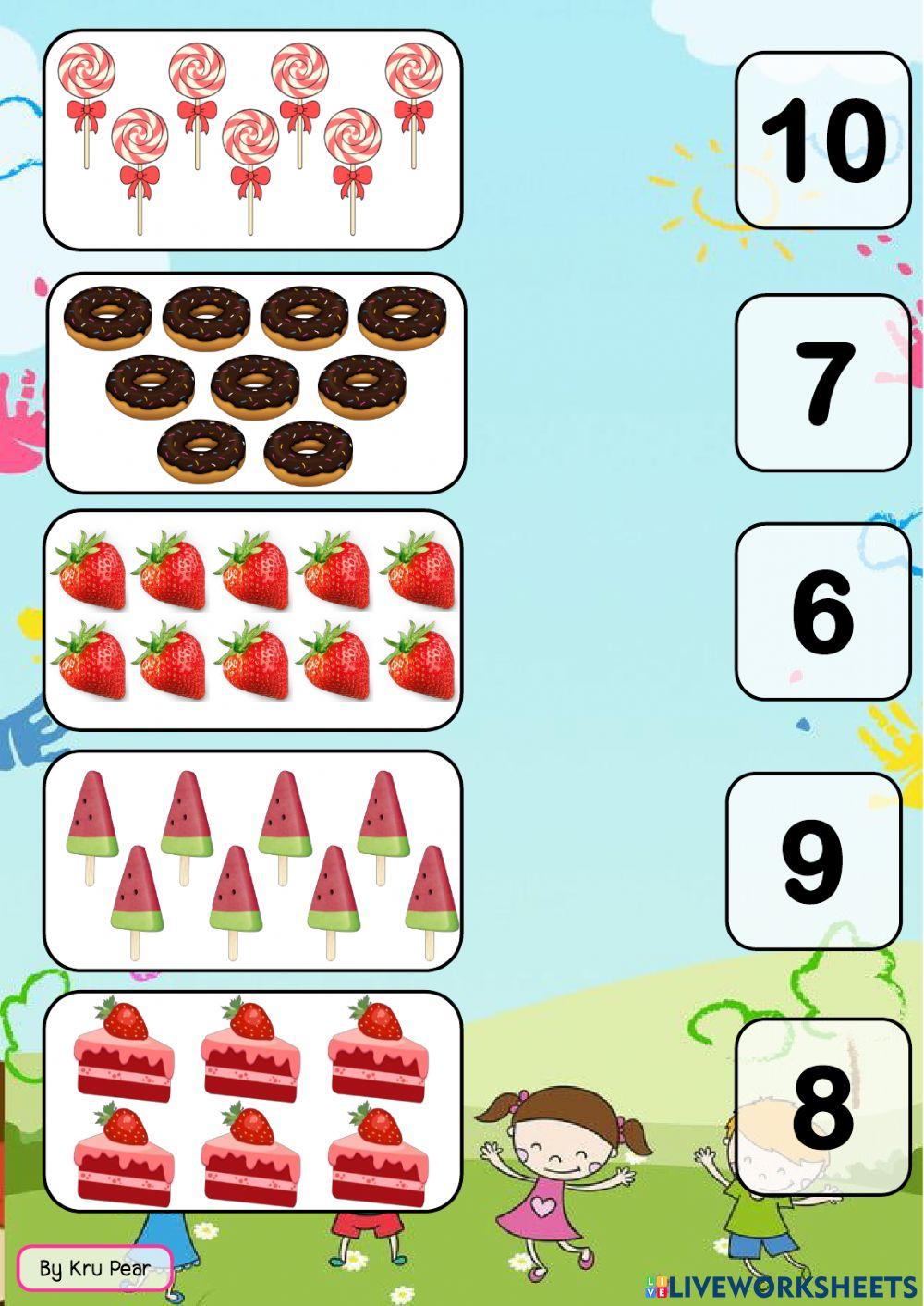Pick the strawberries picture card
Viewport: 924px width, 1306px height.
click(x=252, y=619)
